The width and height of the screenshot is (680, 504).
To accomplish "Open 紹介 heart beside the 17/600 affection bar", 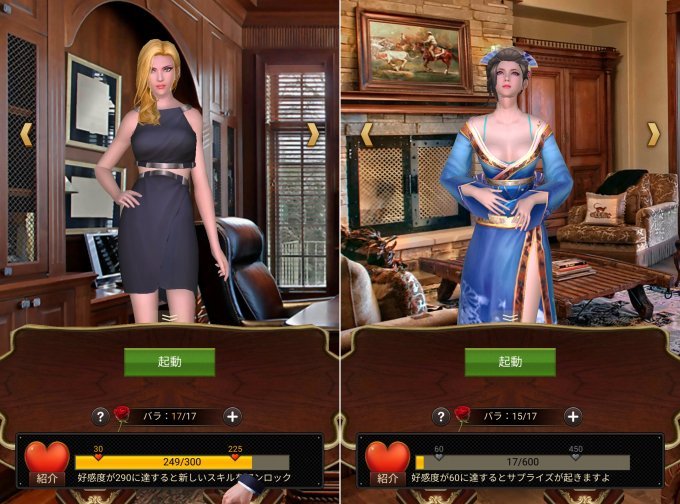I will [387, 460].
